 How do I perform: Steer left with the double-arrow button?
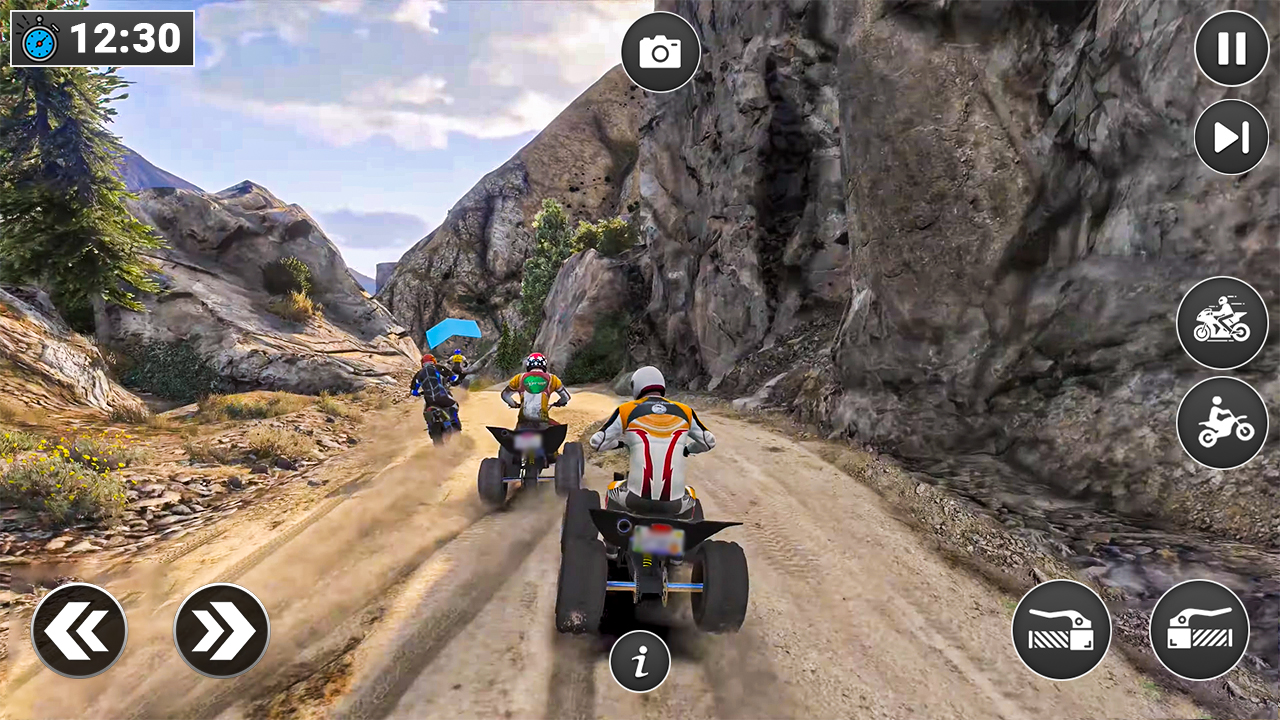point(80,628)
